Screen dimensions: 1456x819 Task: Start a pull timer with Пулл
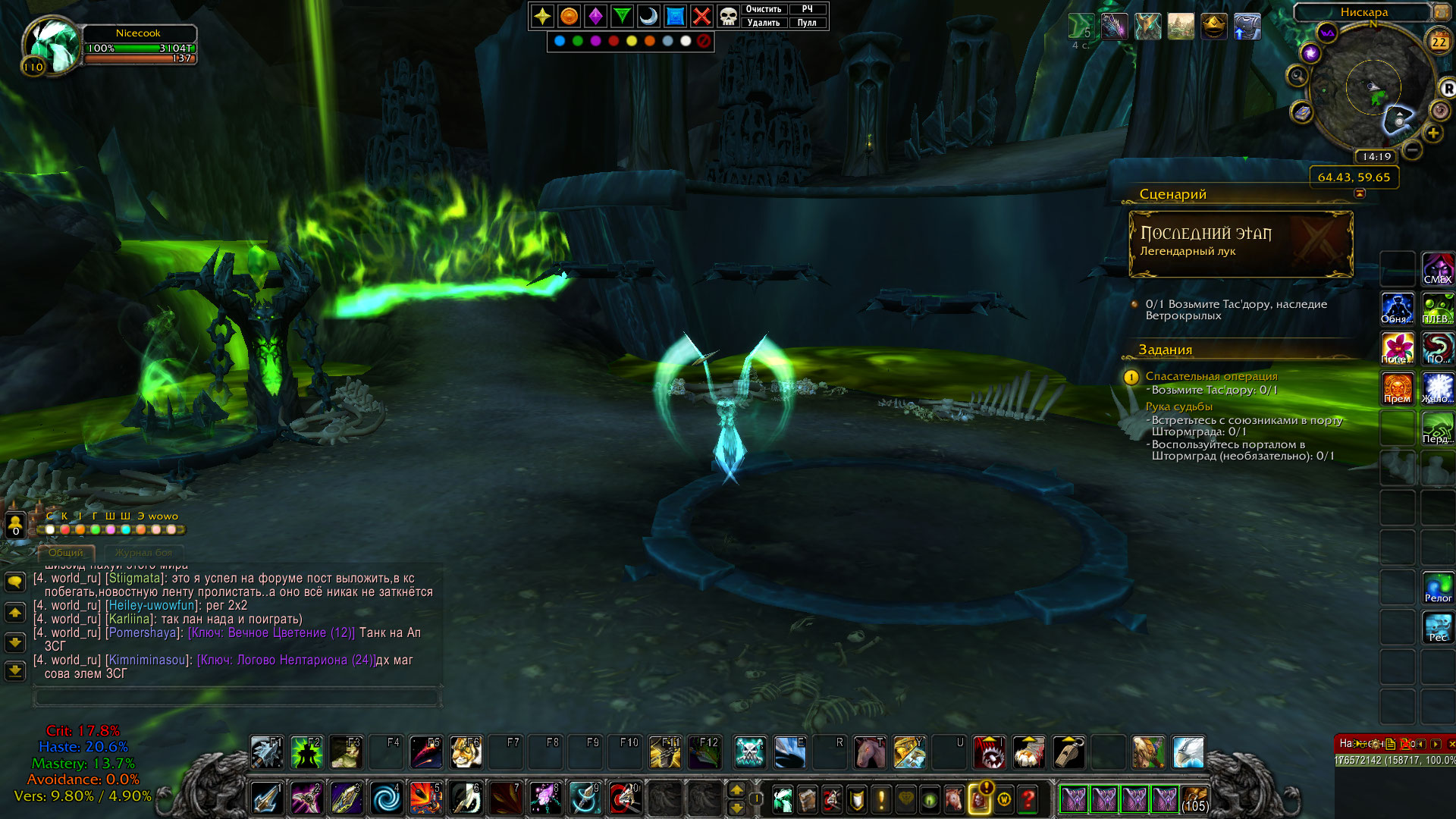[807, 23]
